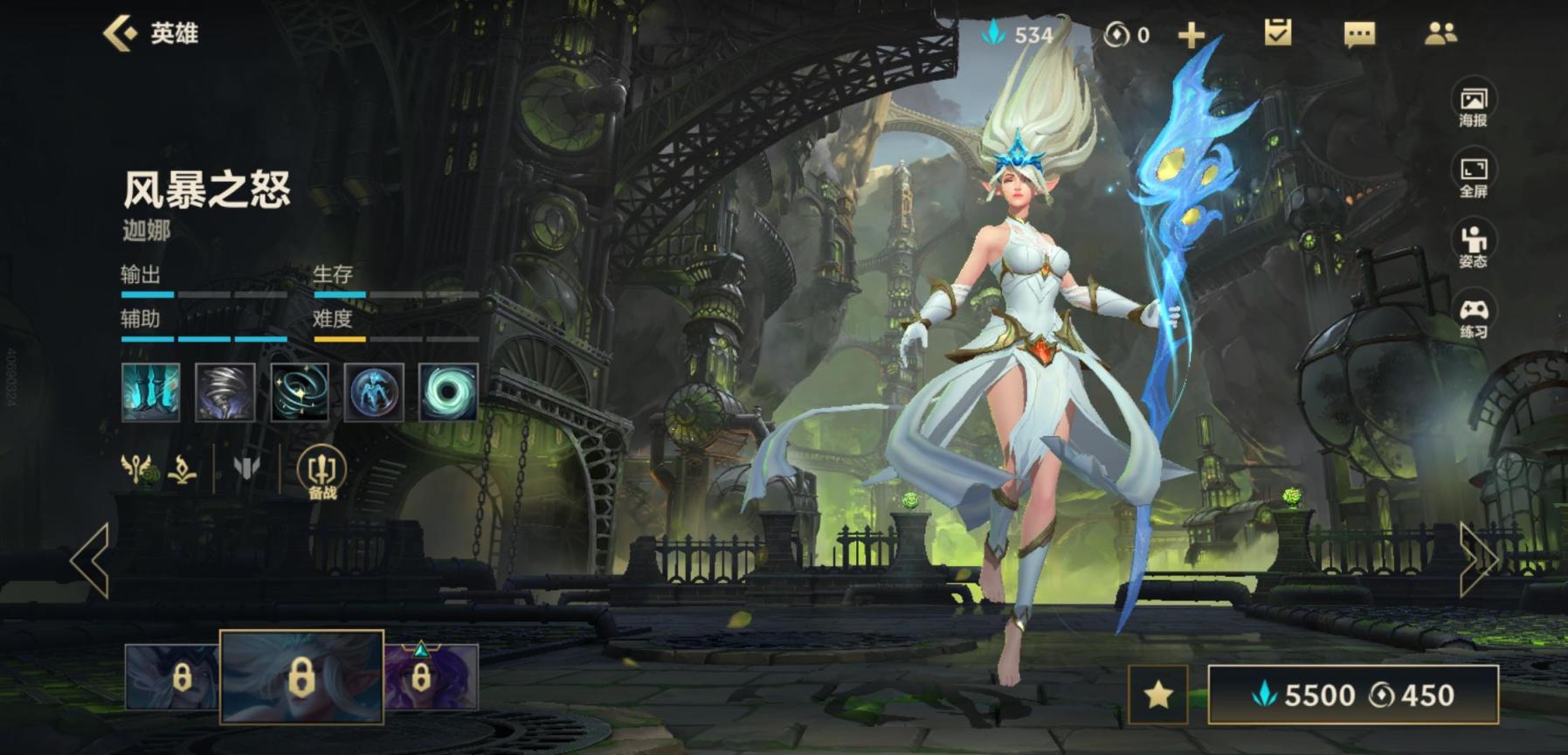1568x755 pixels.
Task: Select the passive ability icon with blue legs
Action: pyautogui.click(x=151, y=392)
